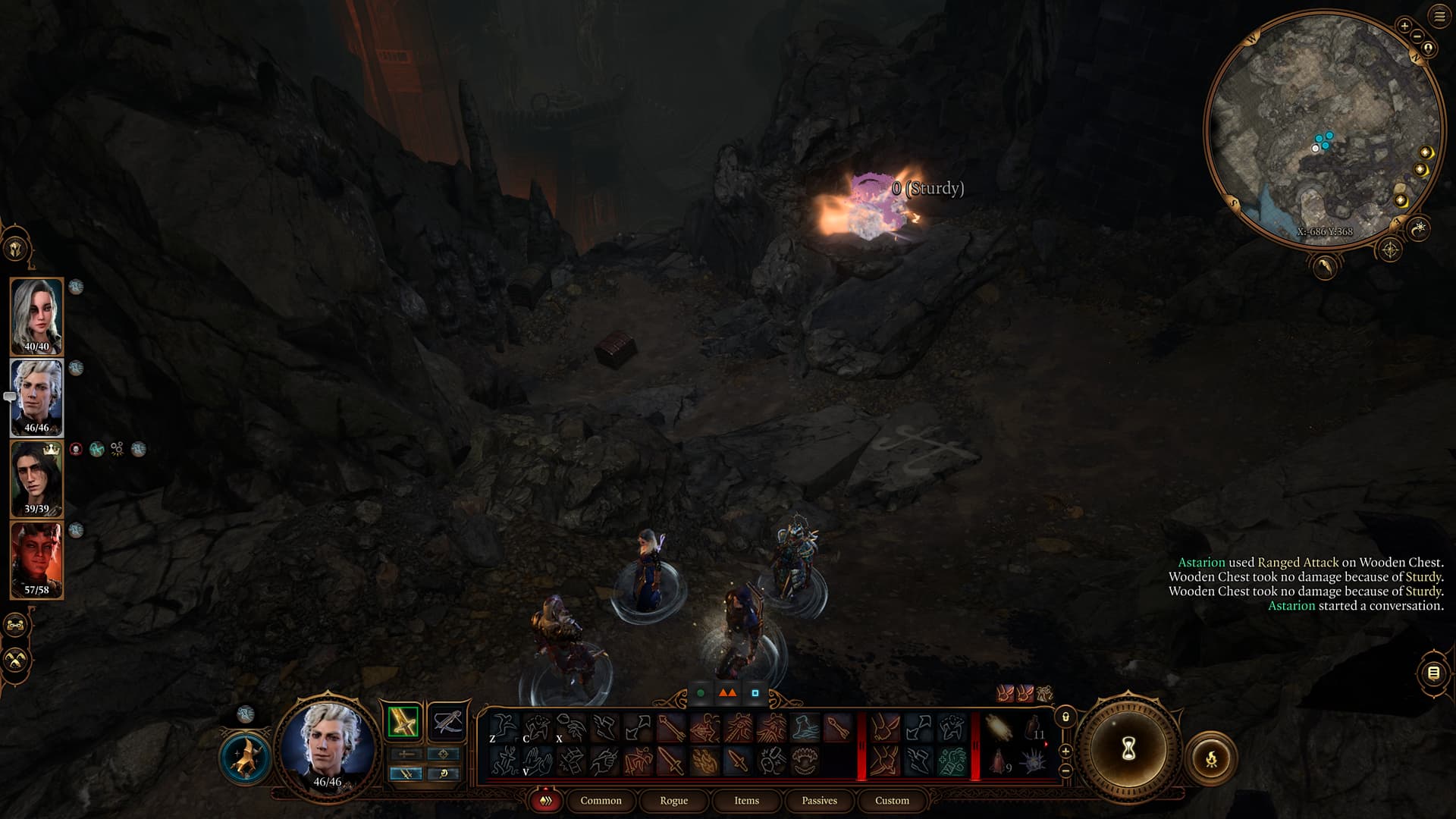This screenshot has width=1456, height=819.
Task: Select the melee dagger weapon slot
Action: coord(403,721)
